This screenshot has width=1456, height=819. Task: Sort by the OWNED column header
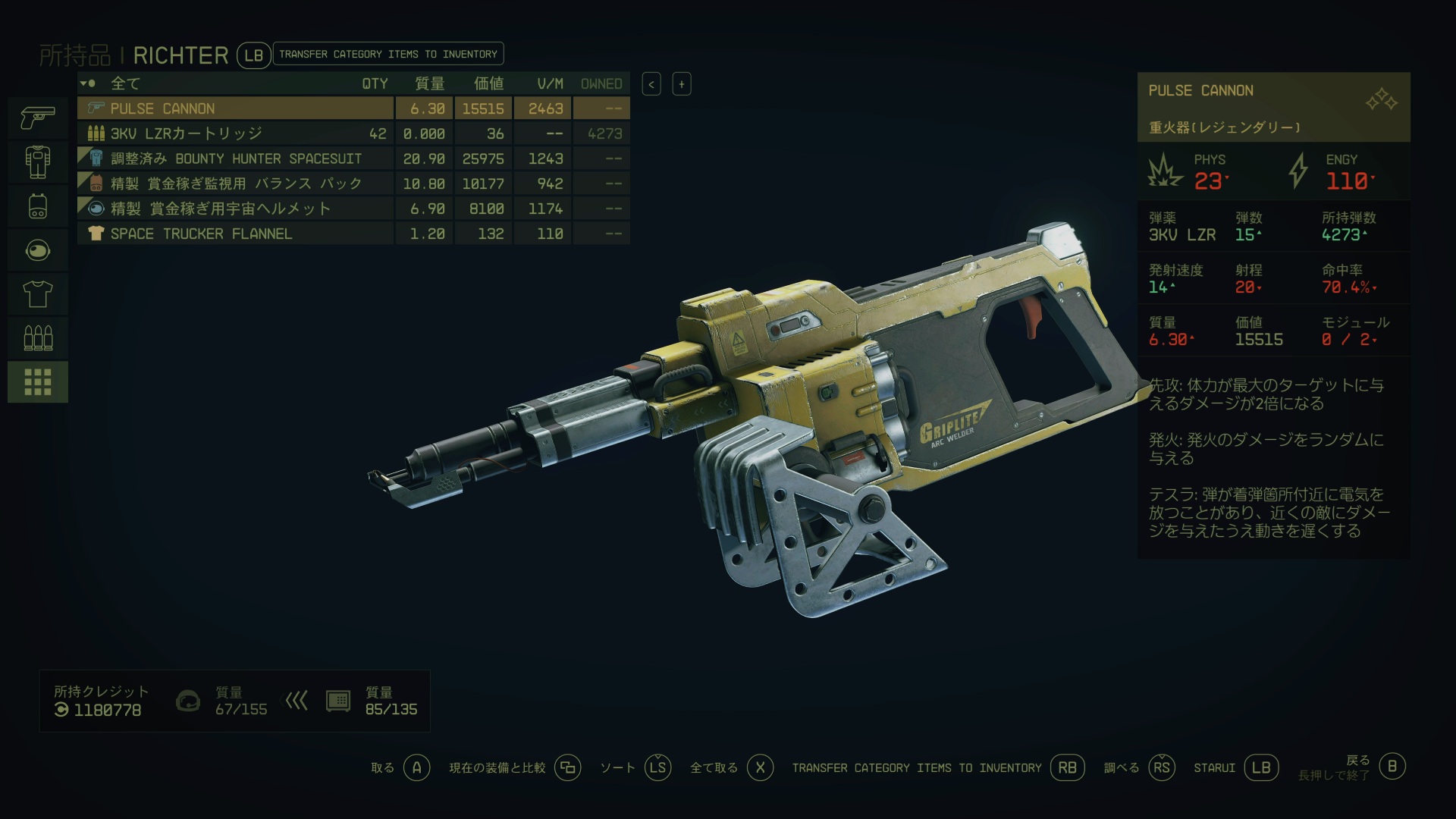click(x=601, y=83)
